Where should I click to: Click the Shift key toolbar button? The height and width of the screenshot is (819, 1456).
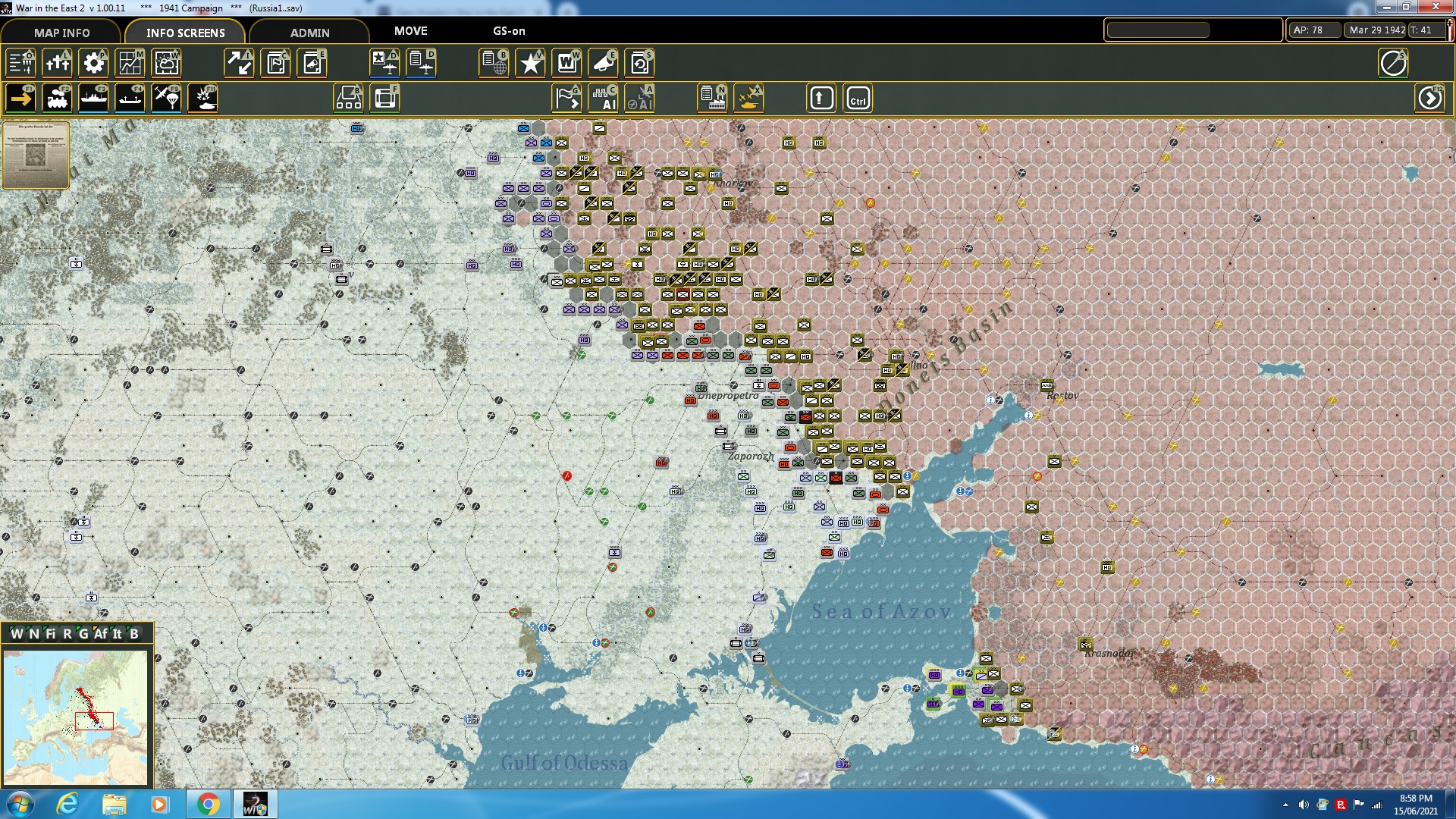821,98
